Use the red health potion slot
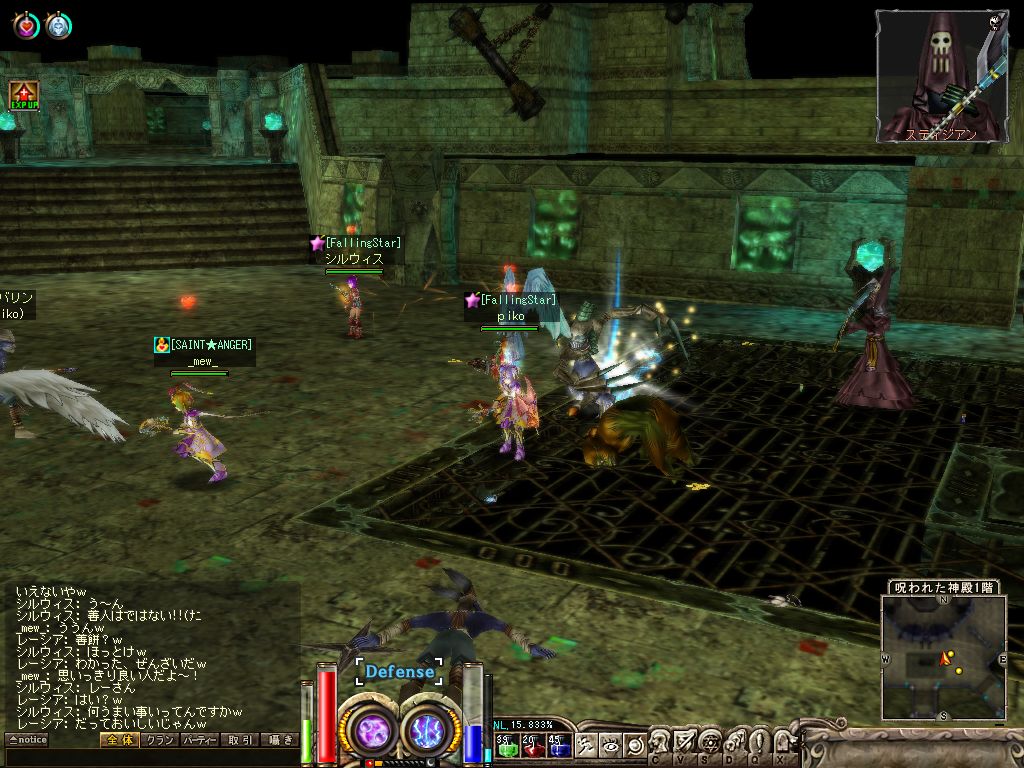The image size is (1024, 768). (x=532, y=745)
